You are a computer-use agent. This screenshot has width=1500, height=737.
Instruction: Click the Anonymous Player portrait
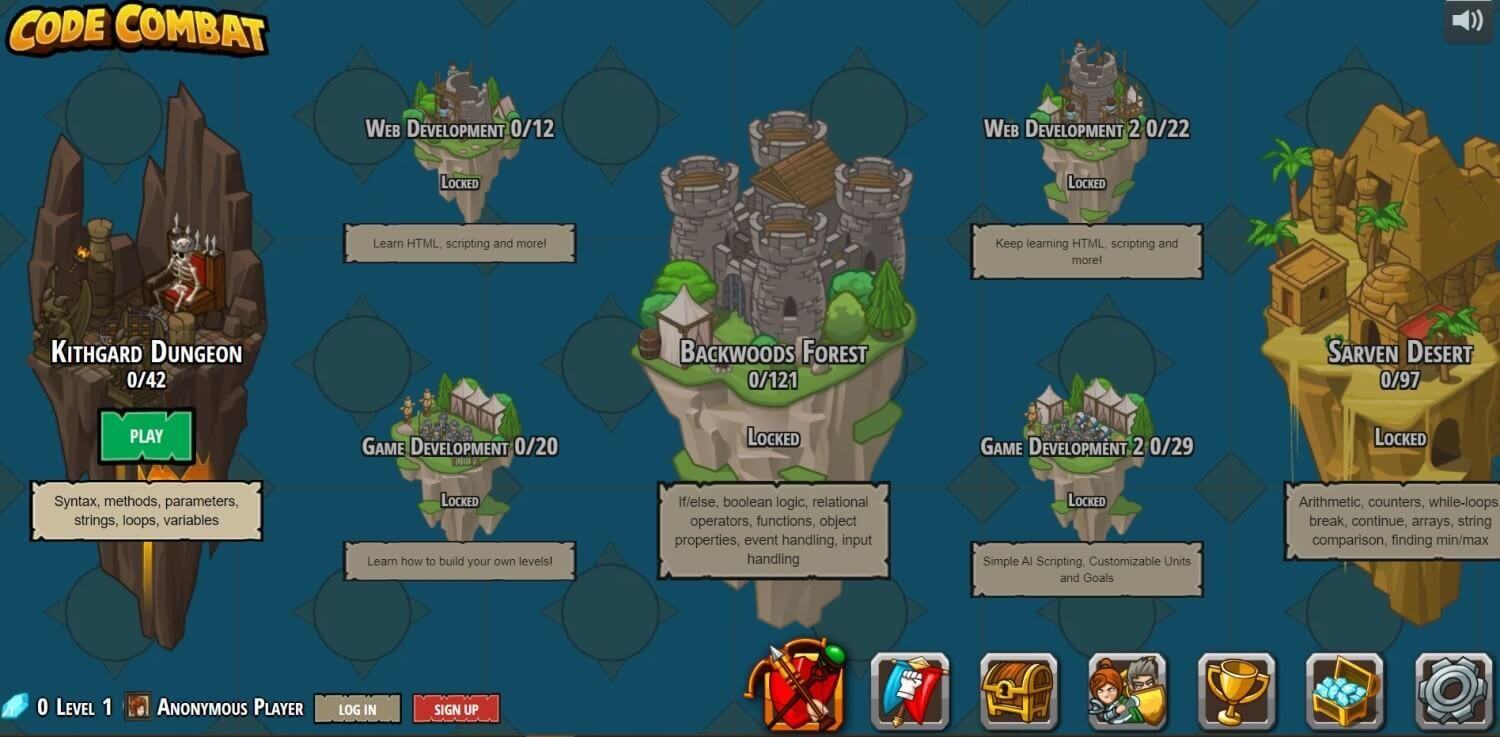coord(137,707)
